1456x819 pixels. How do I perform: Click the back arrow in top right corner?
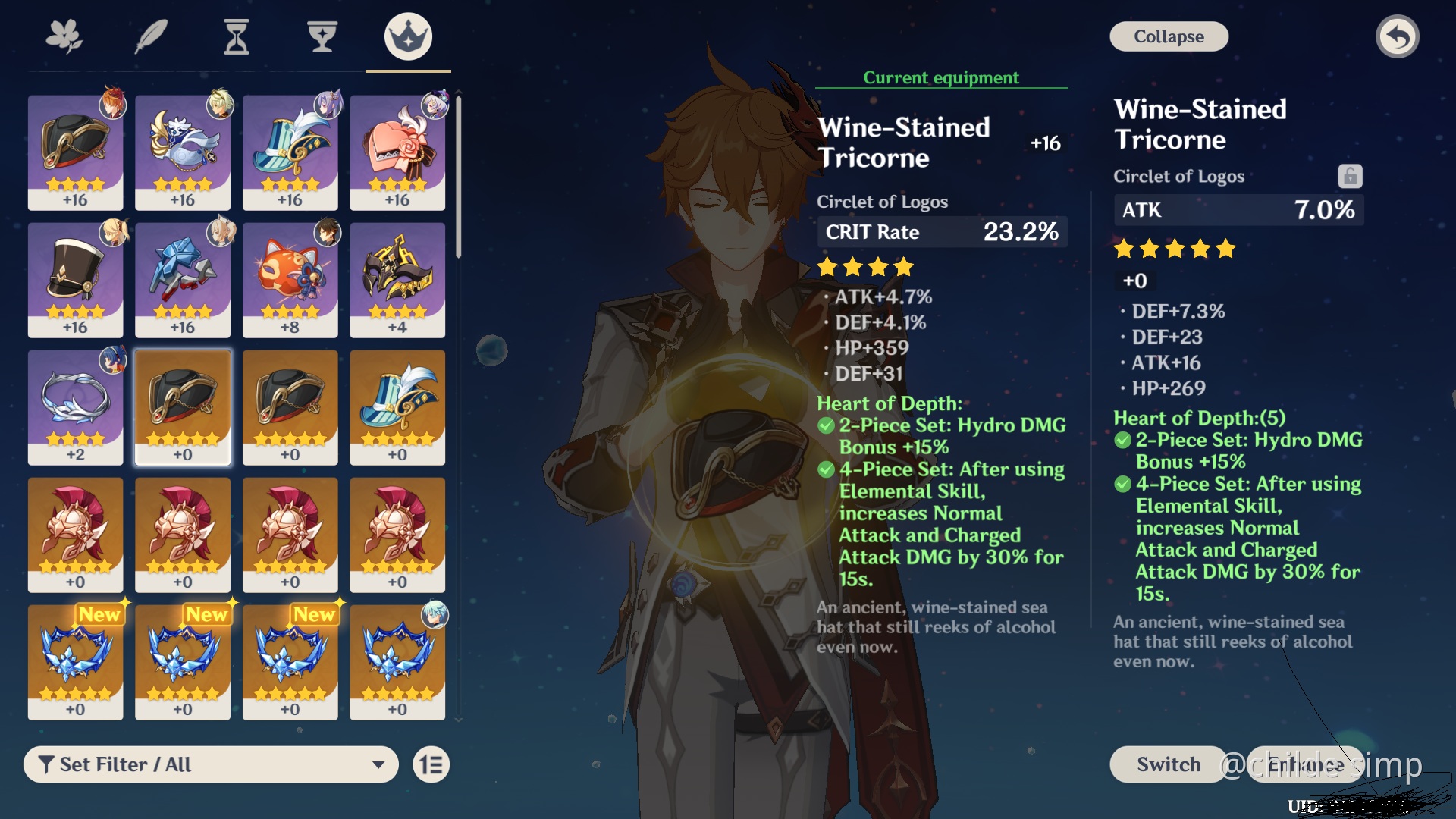pos(1398,36)
